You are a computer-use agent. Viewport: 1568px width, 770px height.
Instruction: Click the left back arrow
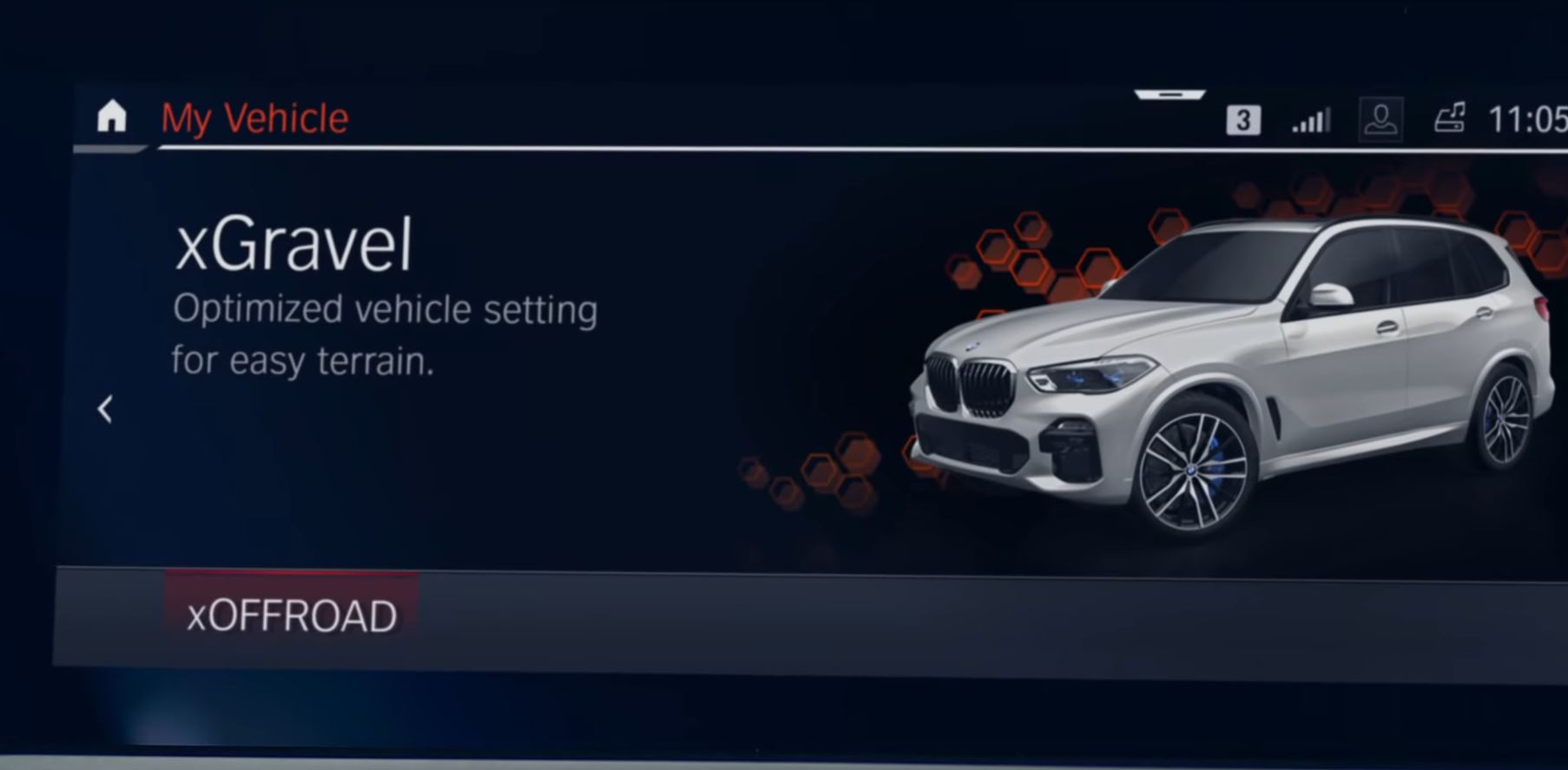coord(105,408)
